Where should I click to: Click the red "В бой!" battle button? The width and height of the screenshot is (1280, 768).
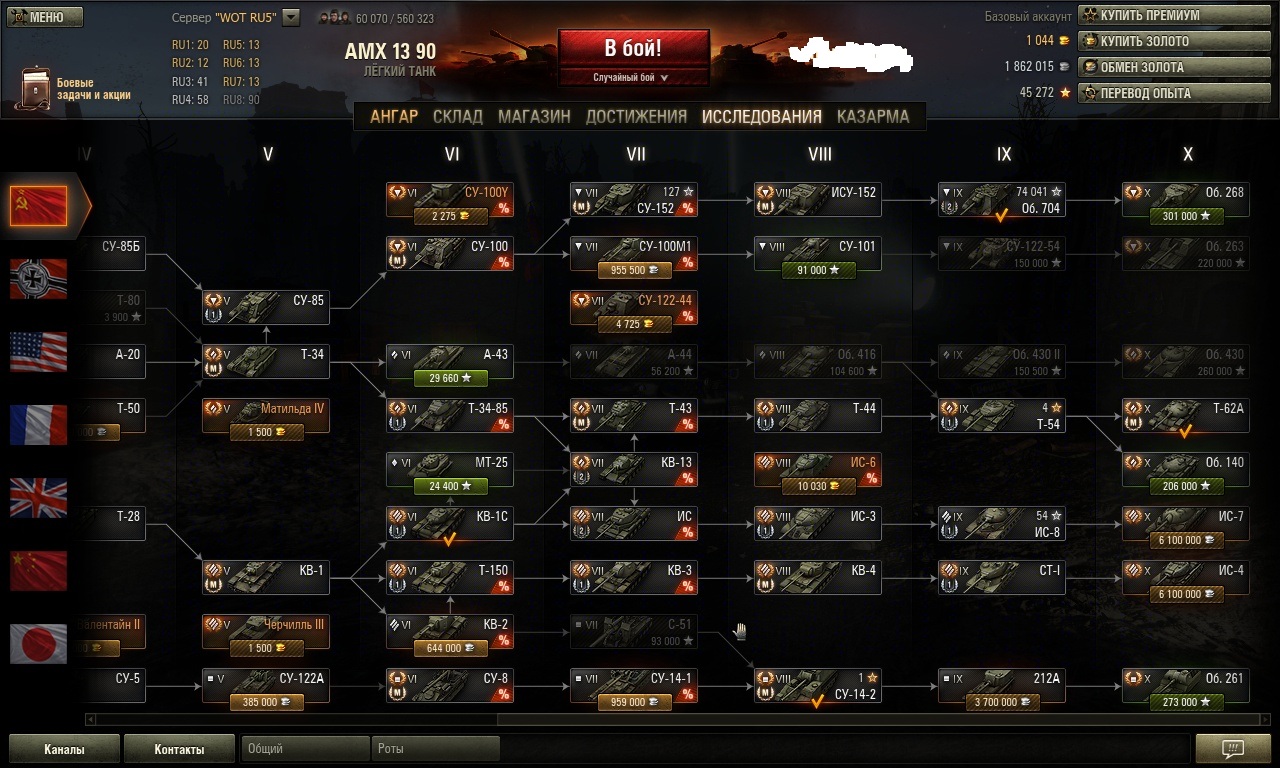pyautogui.click(x=633, y=48)
